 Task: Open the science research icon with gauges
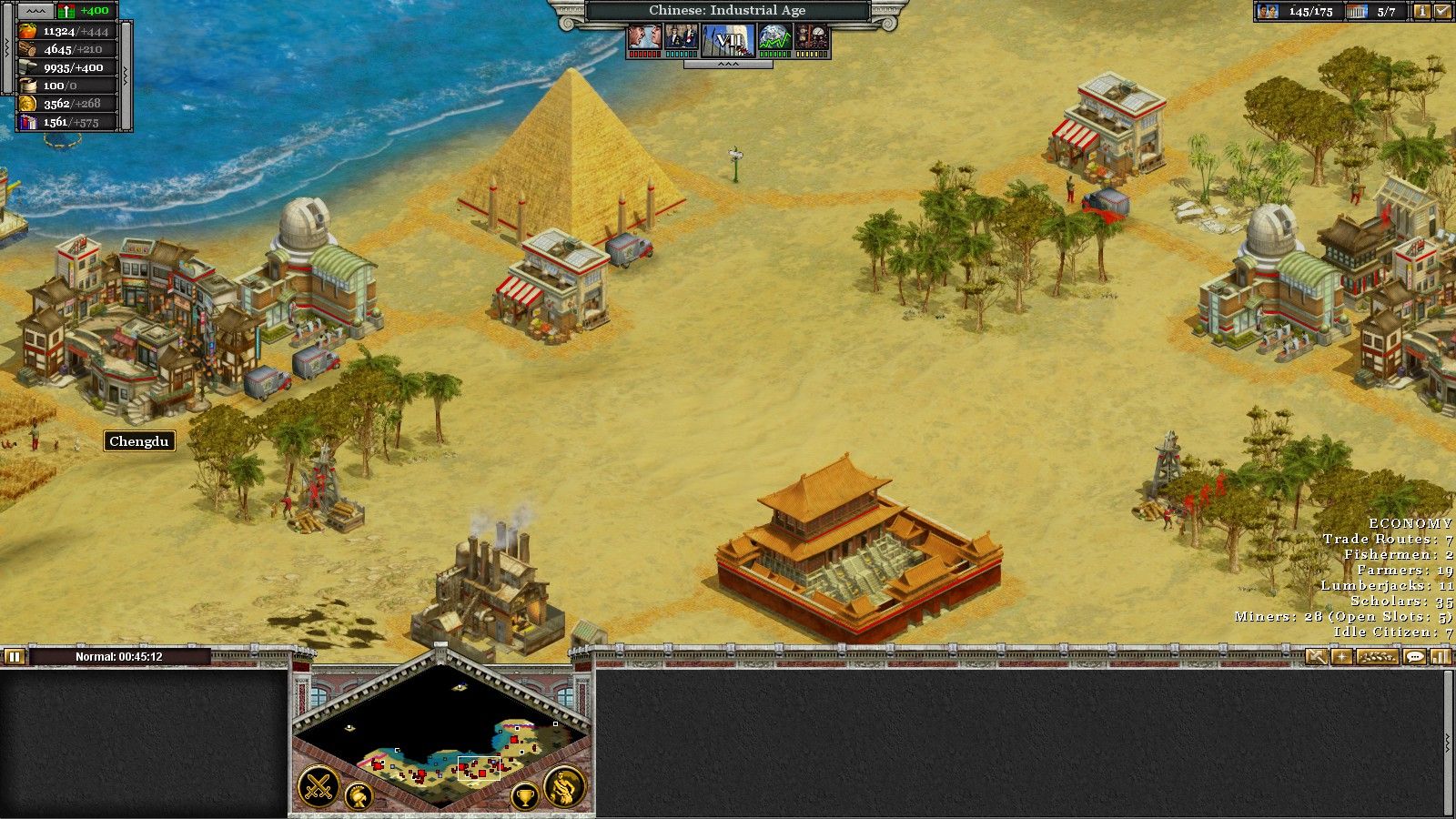[x=812, y=38]
